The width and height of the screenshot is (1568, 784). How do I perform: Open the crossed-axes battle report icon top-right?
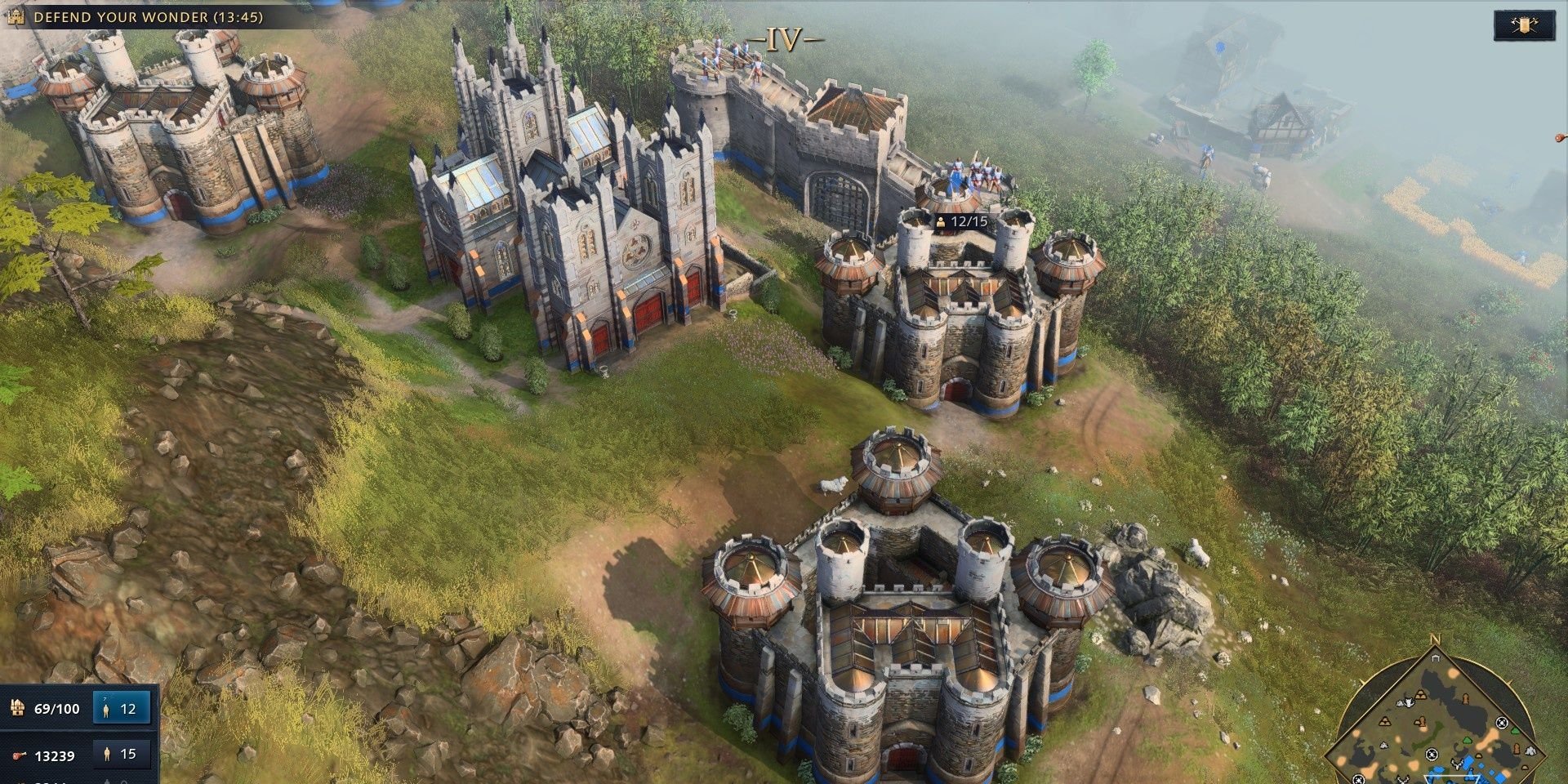tap(1526, 26)
